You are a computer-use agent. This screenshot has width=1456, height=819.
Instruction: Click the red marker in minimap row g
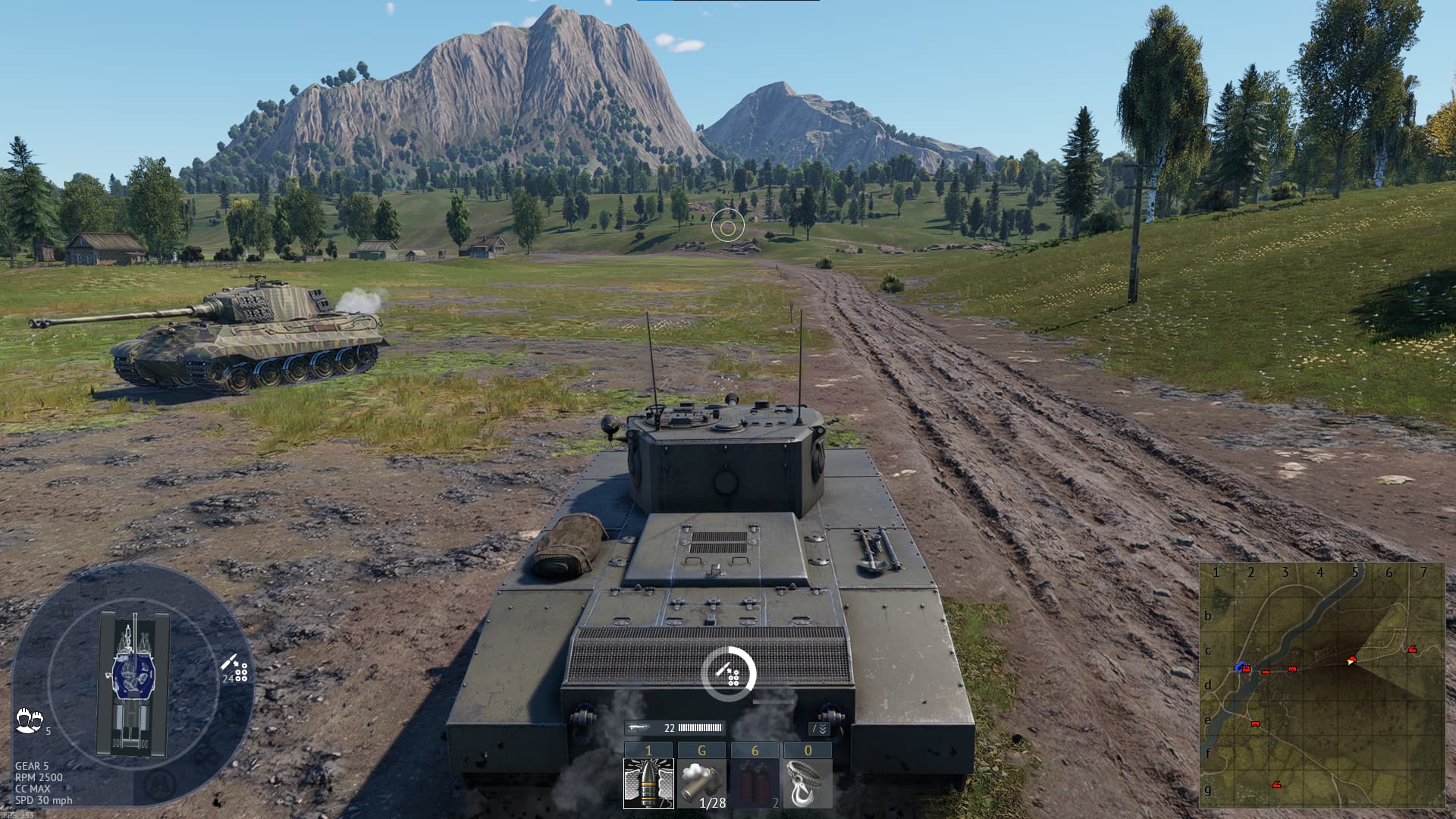coord(1277,784)
